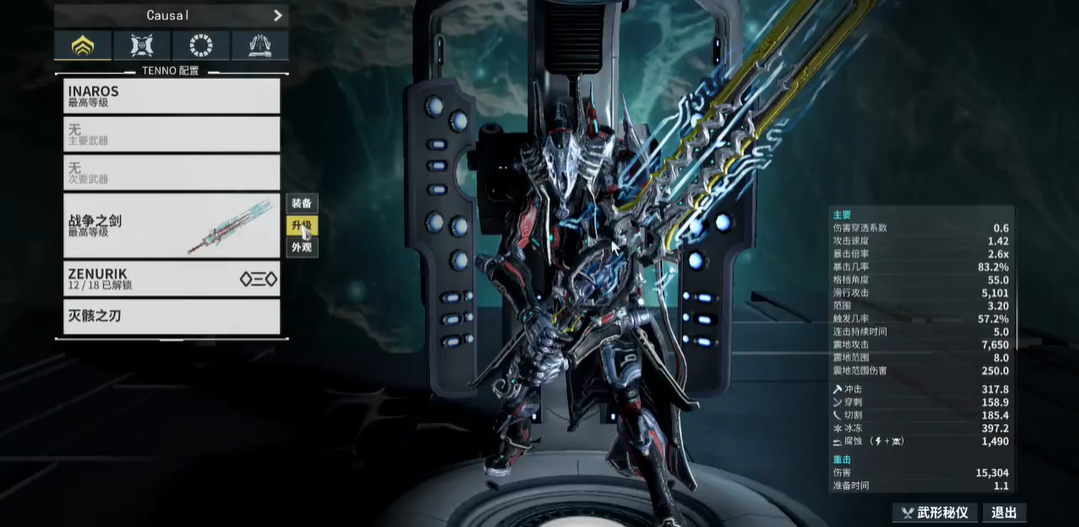
Task: Choose the empty 次要武器 slot
Action: (168, 173)
